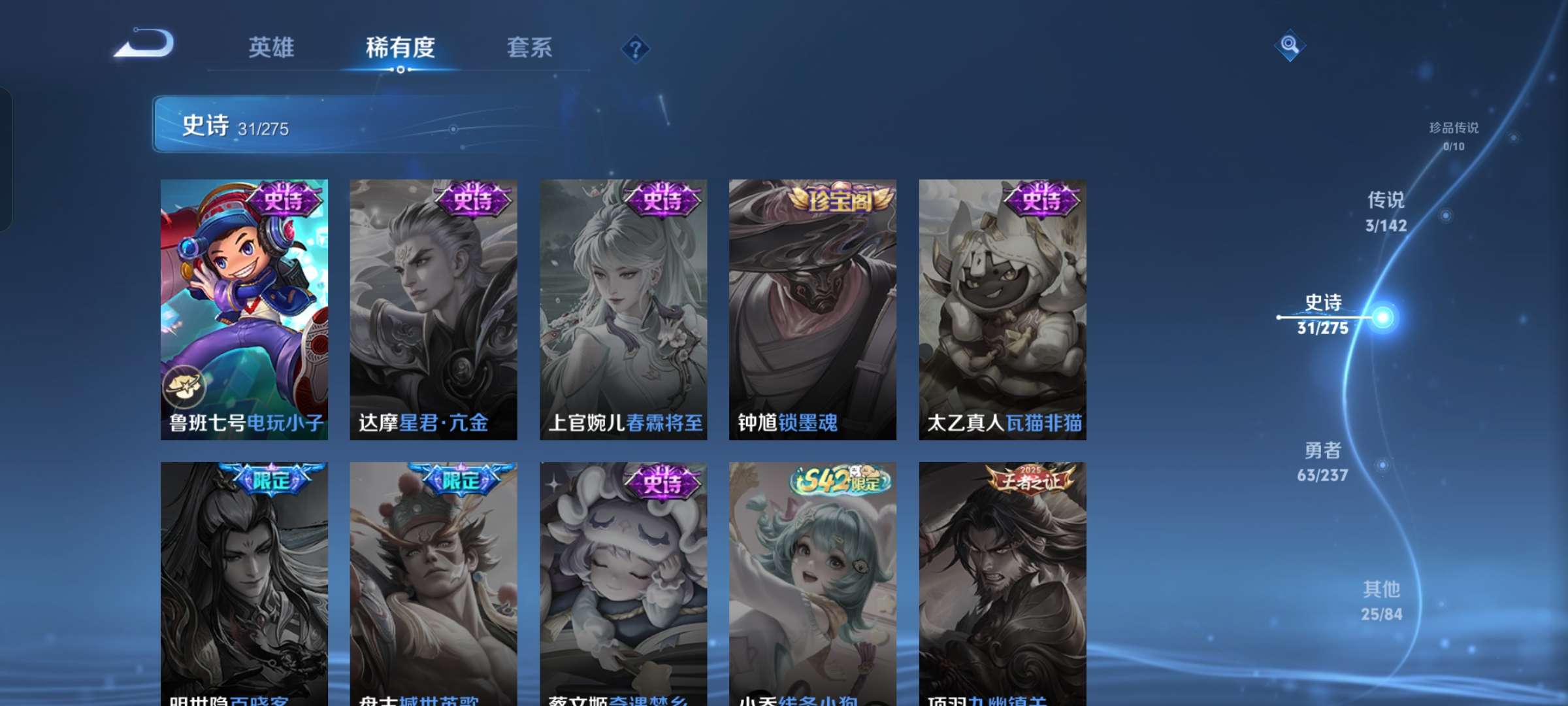
Task: Switch to the 英雄 tab
Action: (271, 47)
